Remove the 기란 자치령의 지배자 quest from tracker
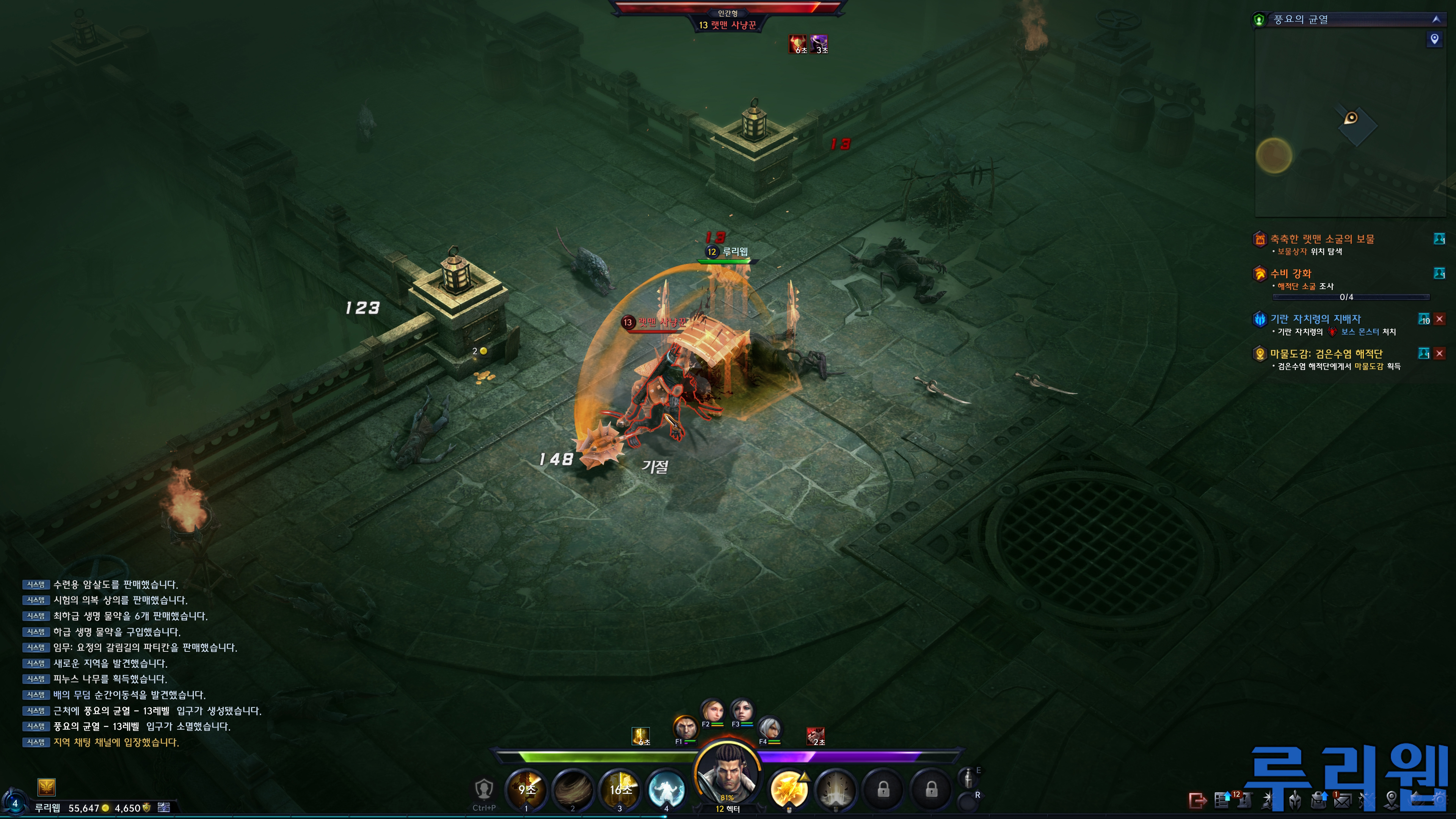Viewport: 1456px width, 819px height. (x=1440, y=319)
